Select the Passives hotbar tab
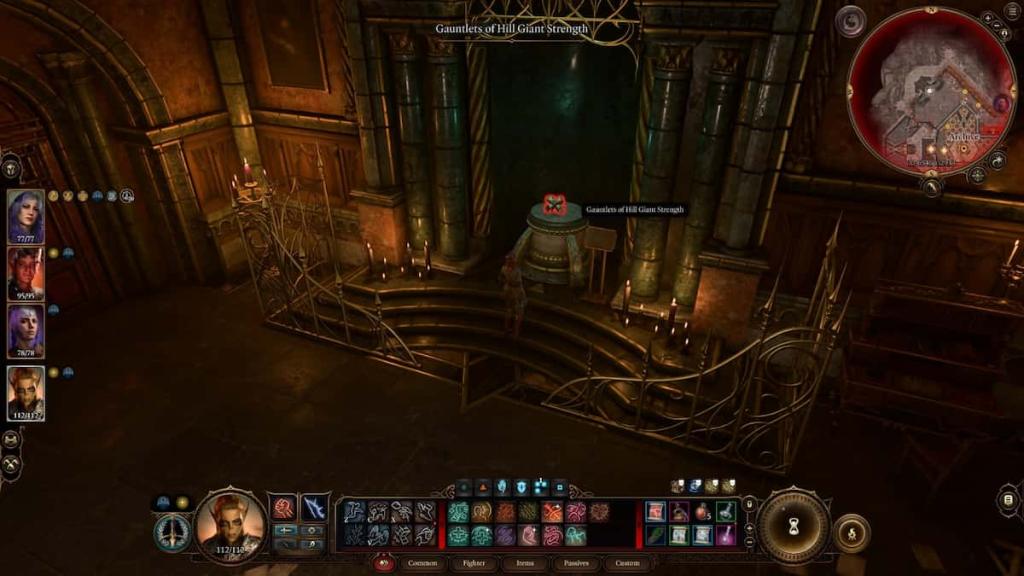The image size is (1024, 576). (577, 563)
